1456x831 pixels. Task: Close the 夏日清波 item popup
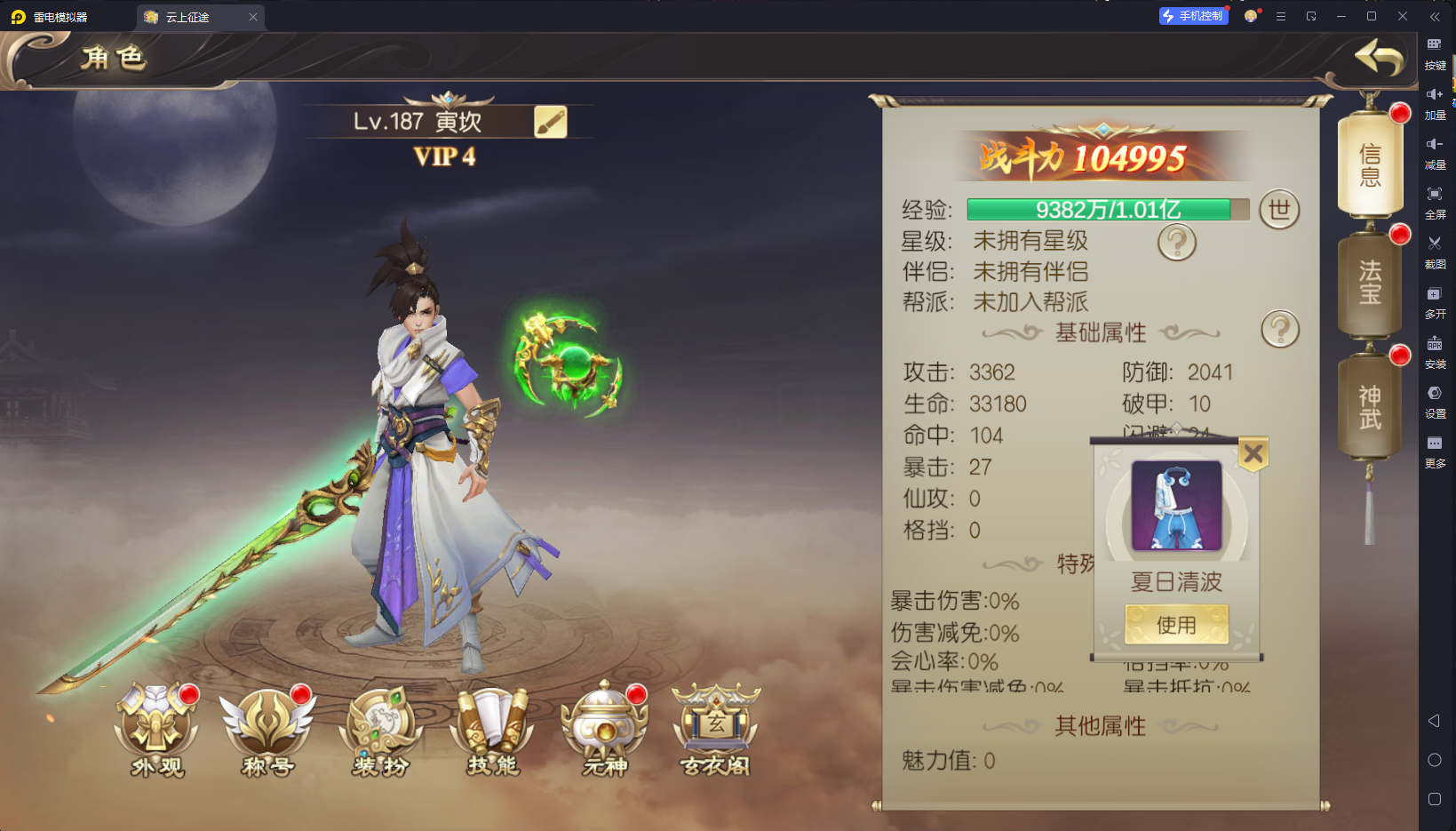[x=1253, y=453]
